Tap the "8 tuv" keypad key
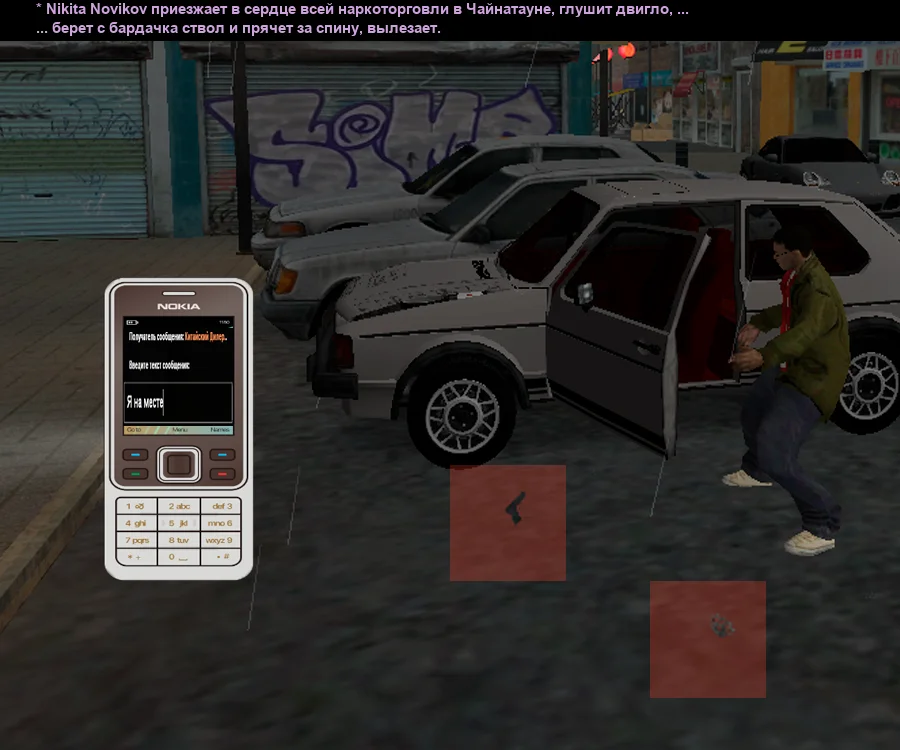900x750 pixels. click(179, 540)
